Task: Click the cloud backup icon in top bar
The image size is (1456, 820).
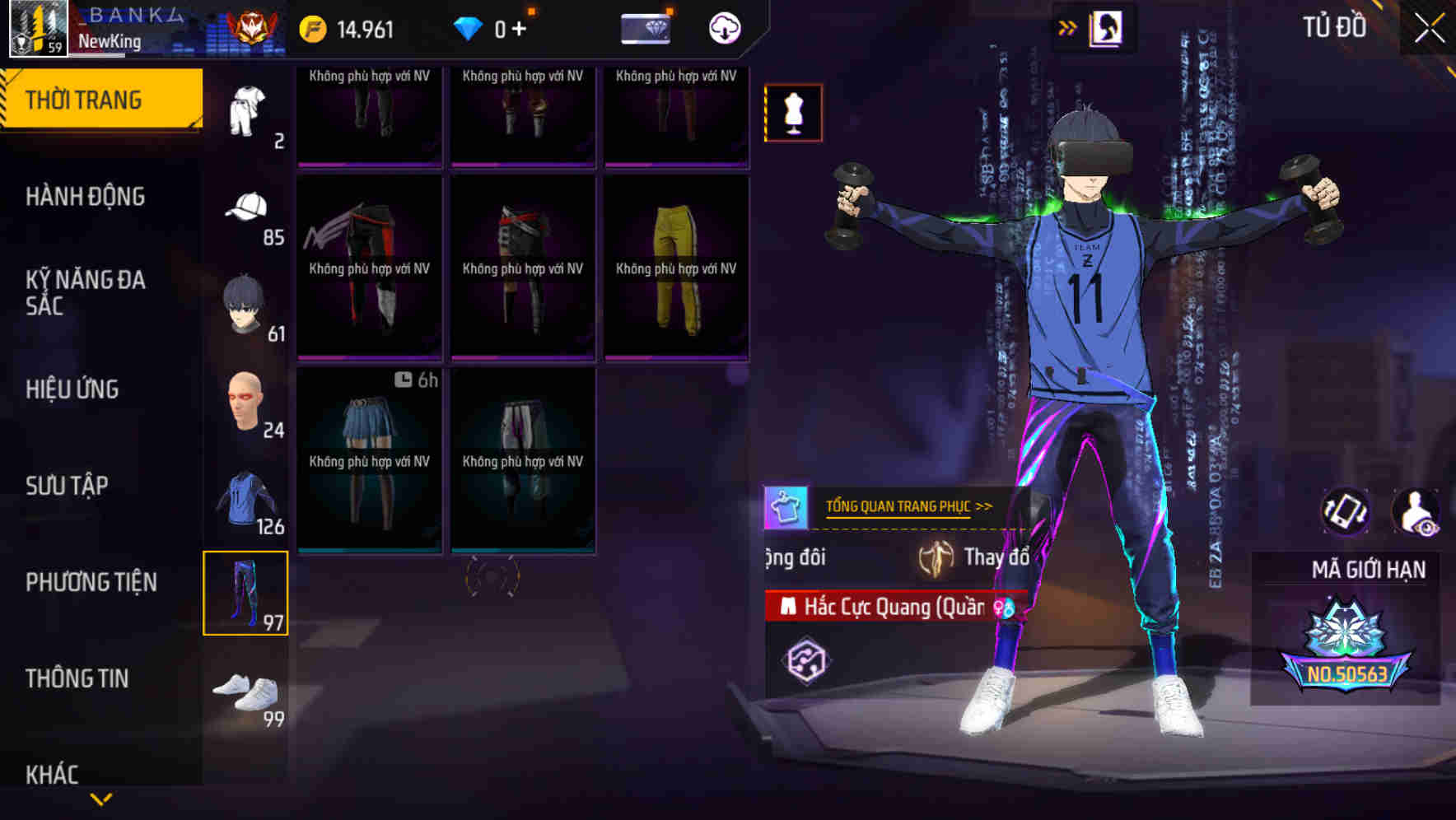Action: pos(723,27)
